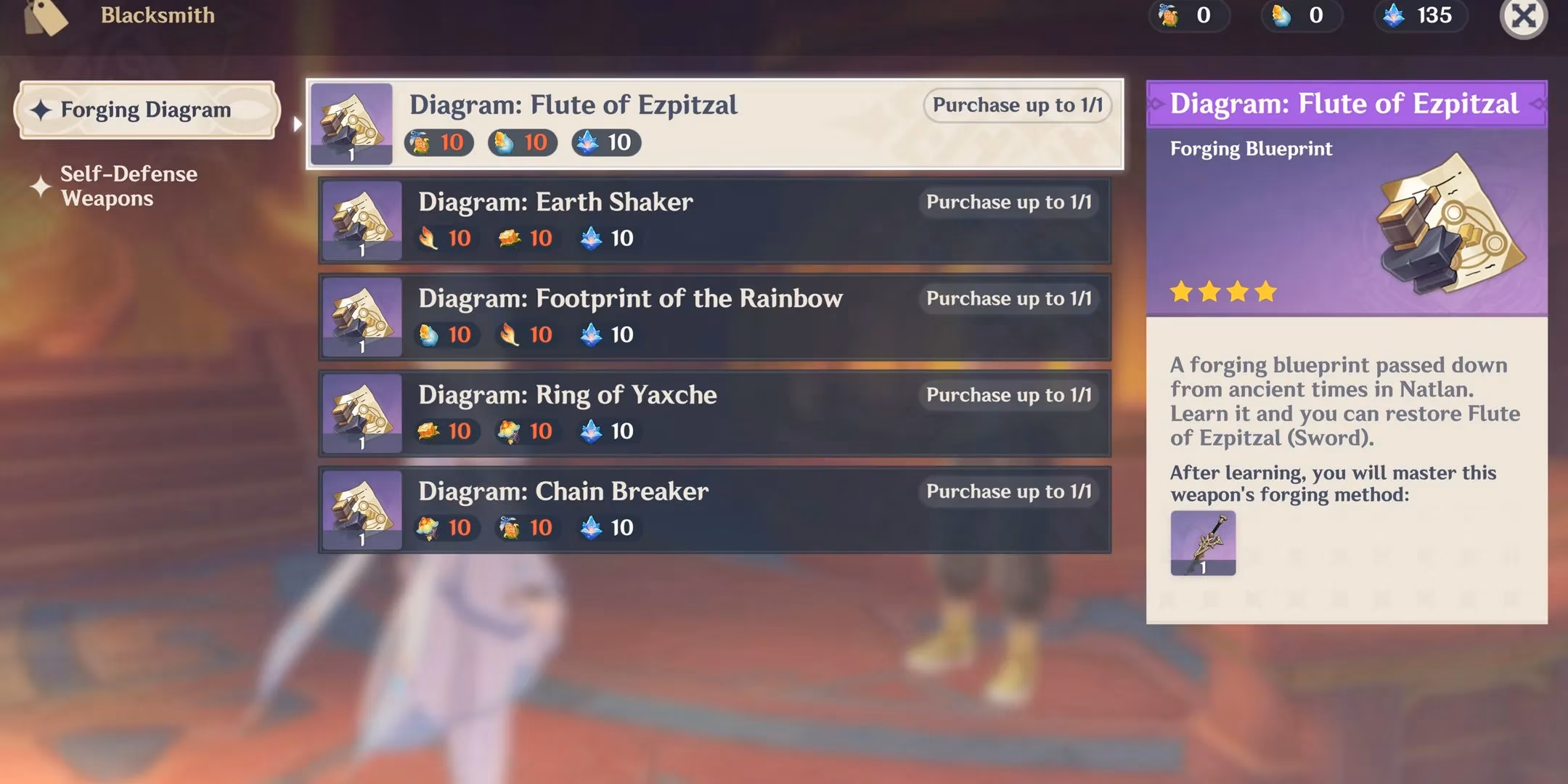Select the Diagram: Ring of Yaxche entry

point(715,413)
